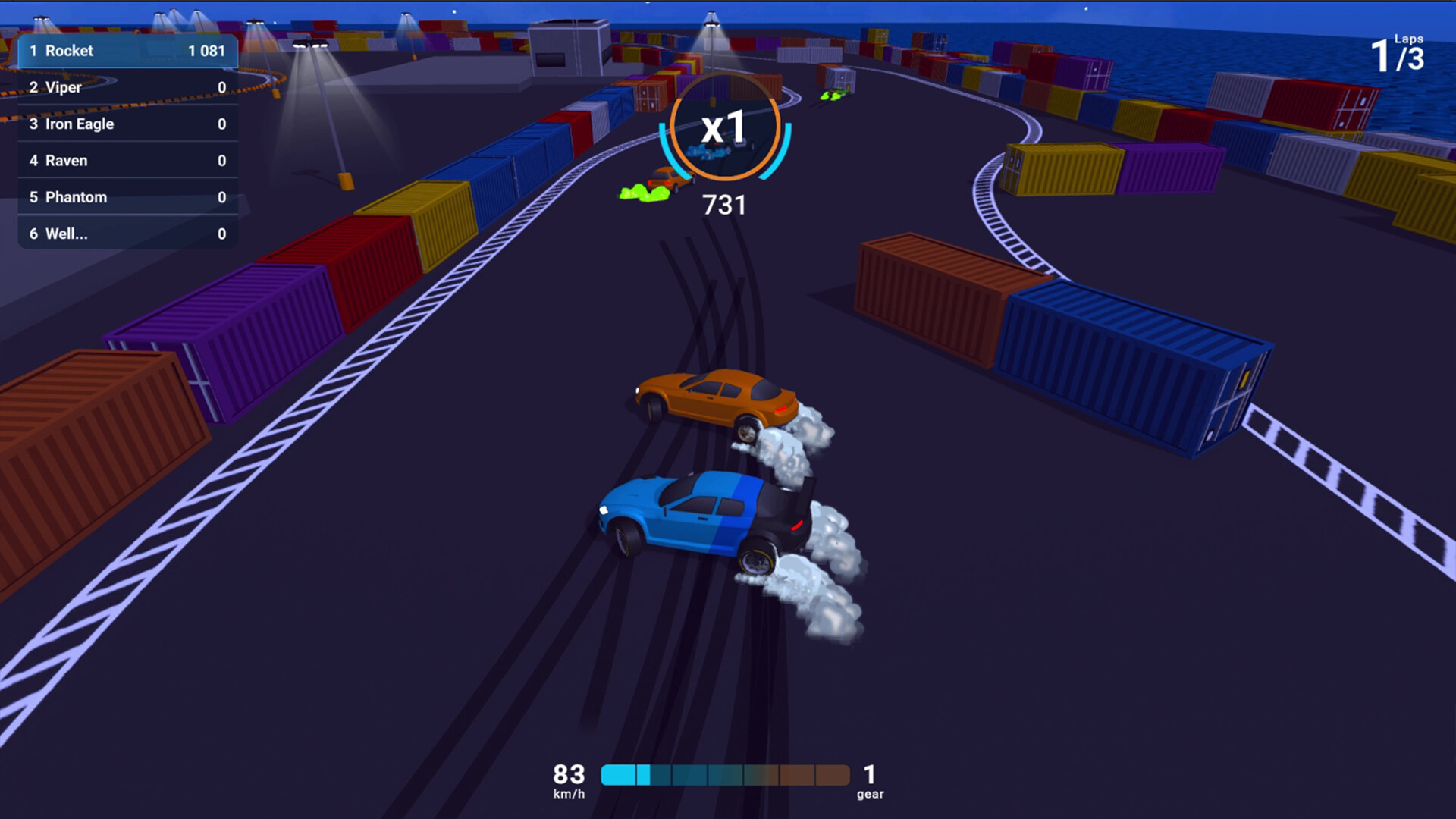Toggle the Phantom entry in the leaderboard

tap(127, 197)
